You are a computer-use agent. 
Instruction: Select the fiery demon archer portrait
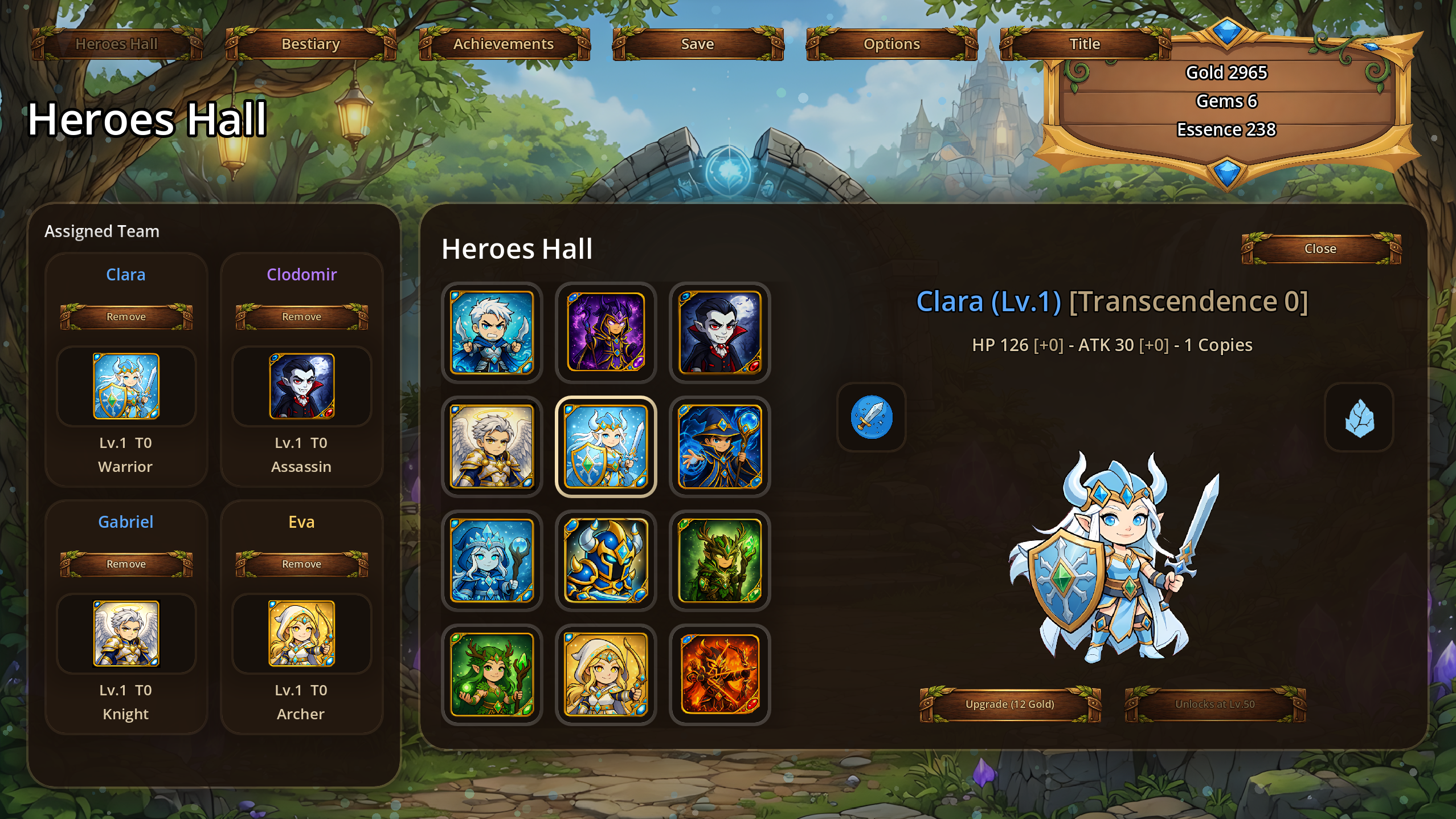719,674
